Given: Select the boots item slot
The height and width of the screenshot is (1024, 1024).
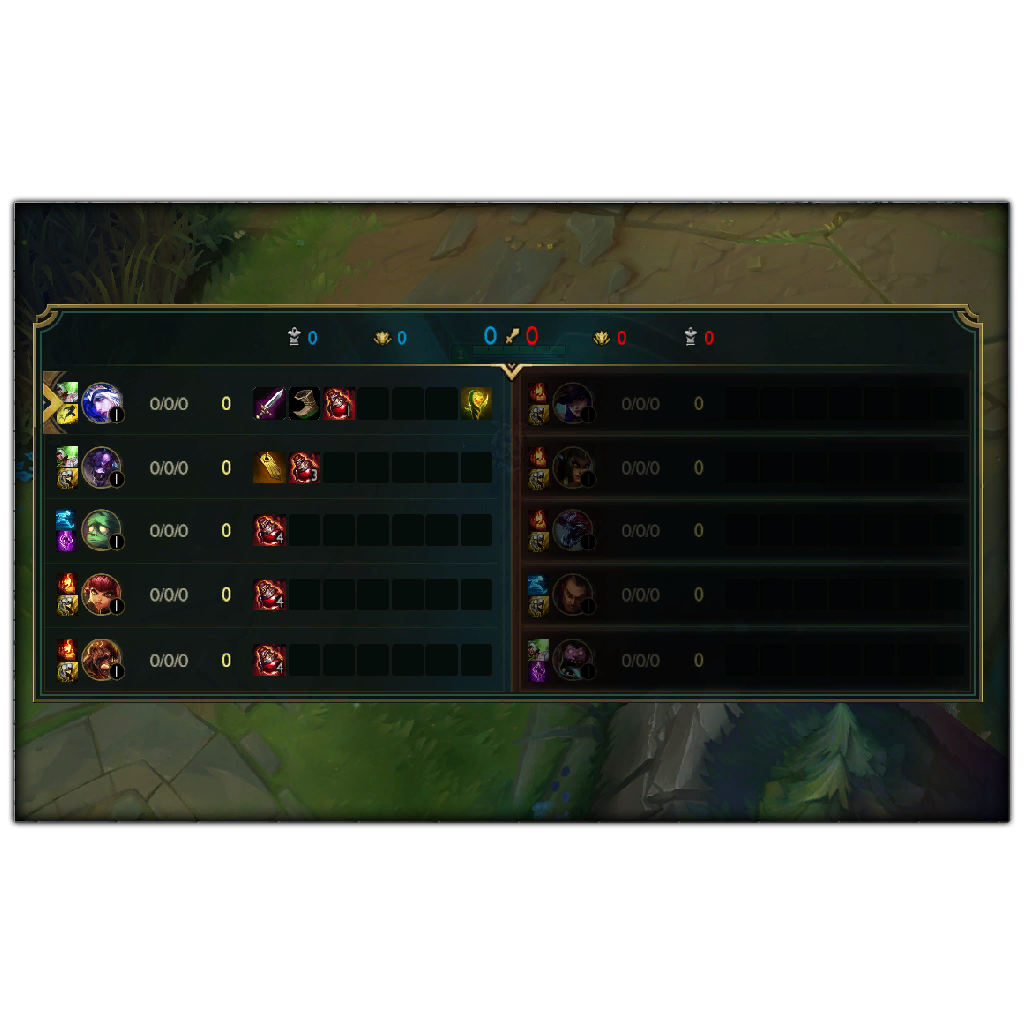Looking at the screenshot, I should point(305,404).
